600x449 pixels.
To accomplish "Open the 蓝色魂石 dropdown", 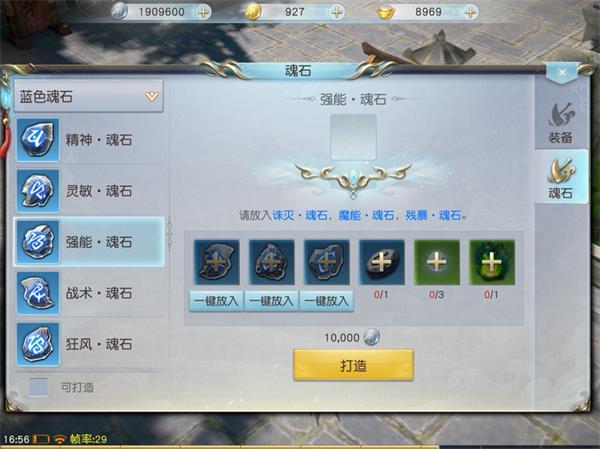I will 89,97.
